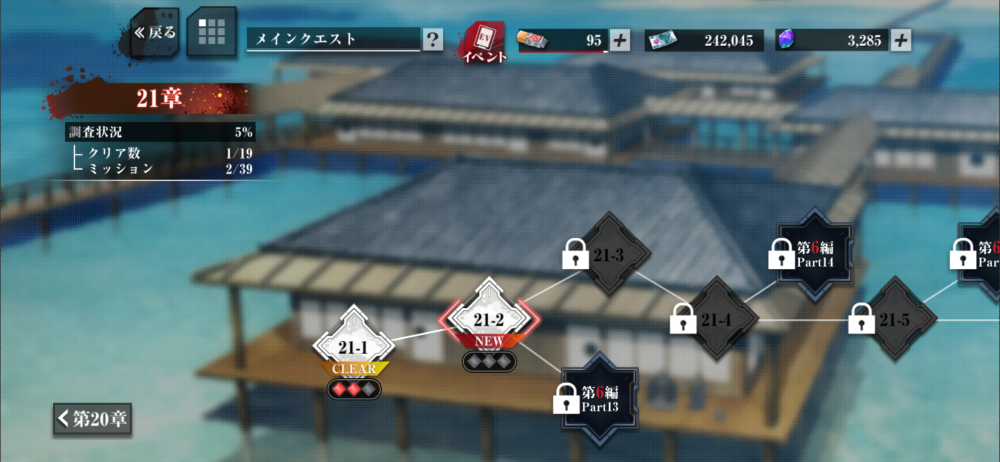
Task: Select the cleared stage 21-1
Action: click(354, 345)
